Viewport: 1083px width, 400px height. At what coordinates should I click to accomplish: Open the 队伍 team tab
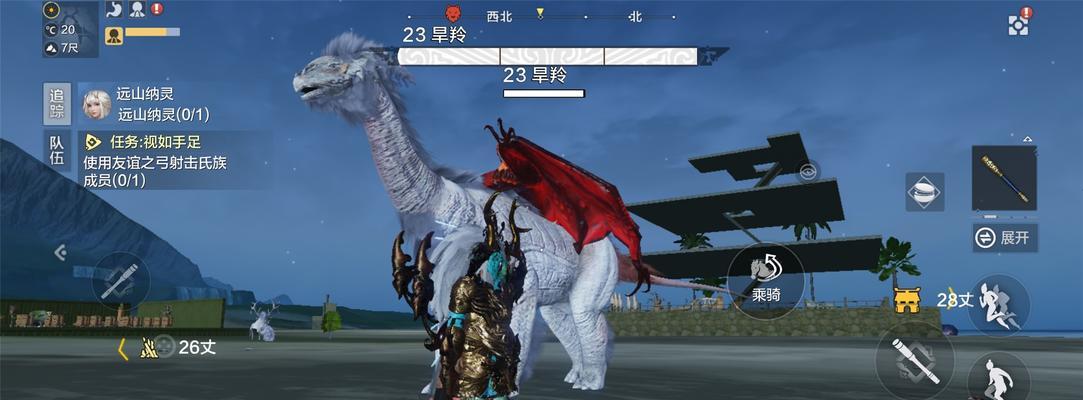coord(58,151)
